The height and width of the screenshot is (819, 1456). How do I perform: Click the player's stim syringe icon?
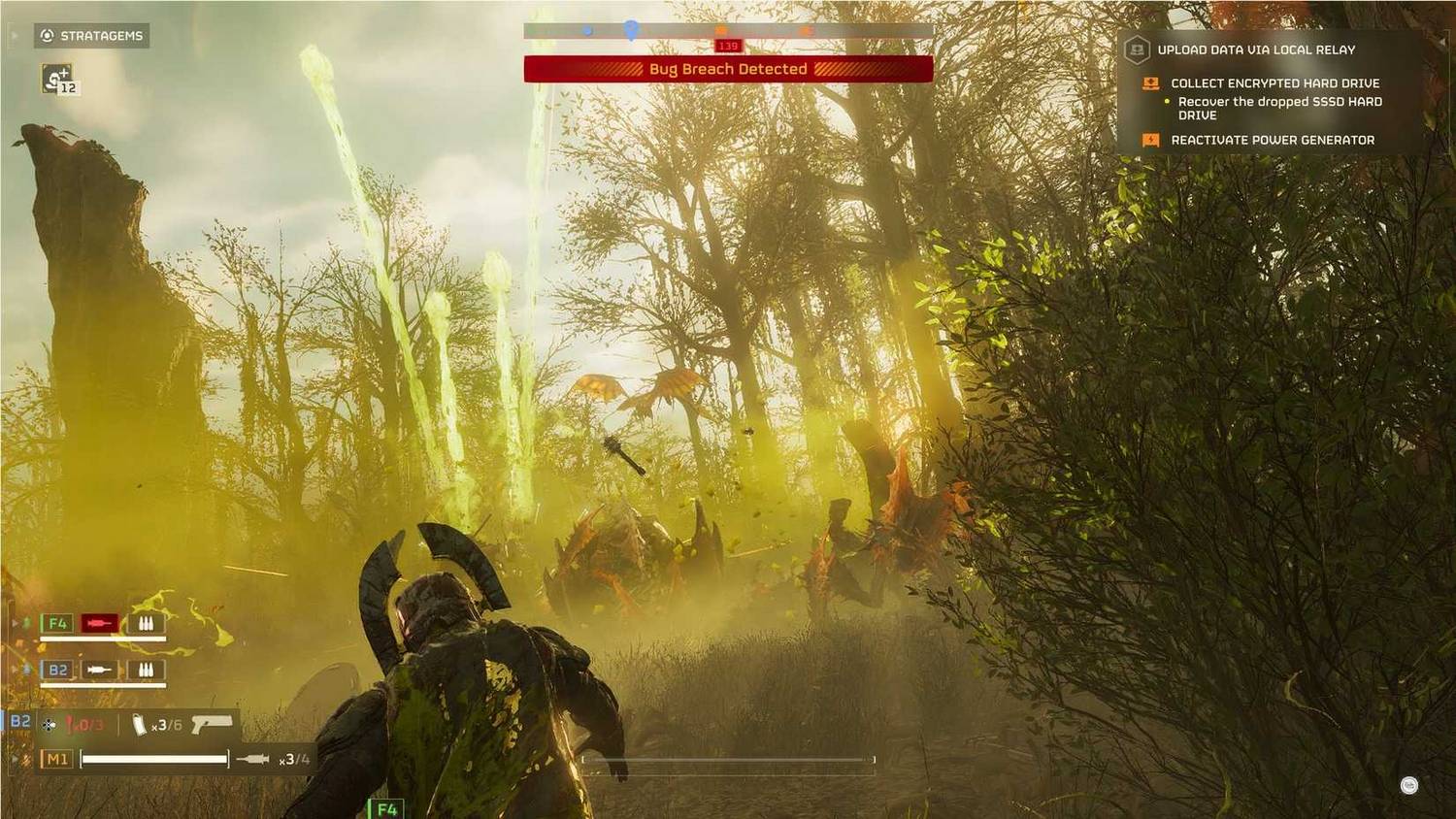coord(252,759)
